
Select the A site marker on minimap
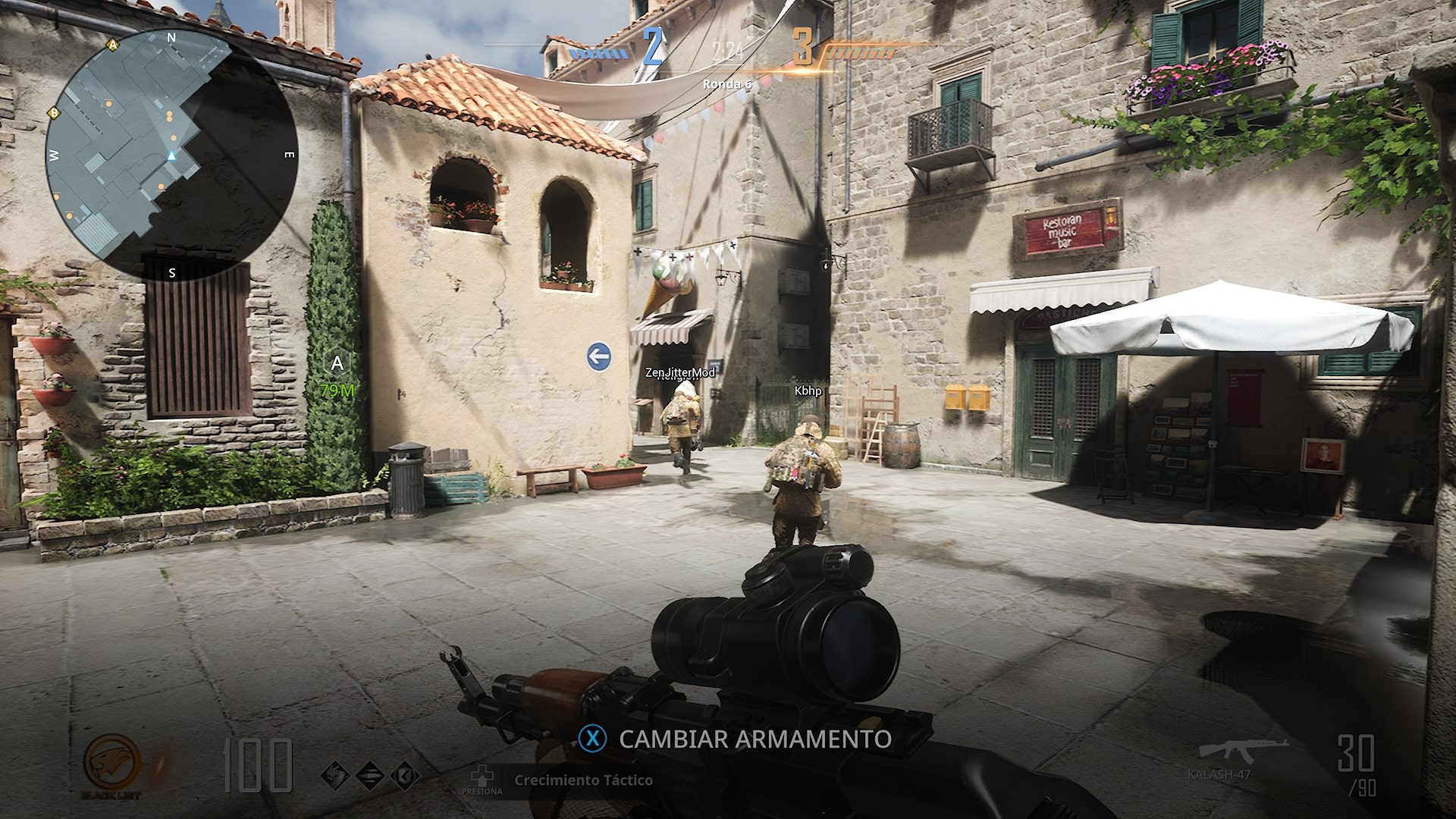(x=114, y=45)
